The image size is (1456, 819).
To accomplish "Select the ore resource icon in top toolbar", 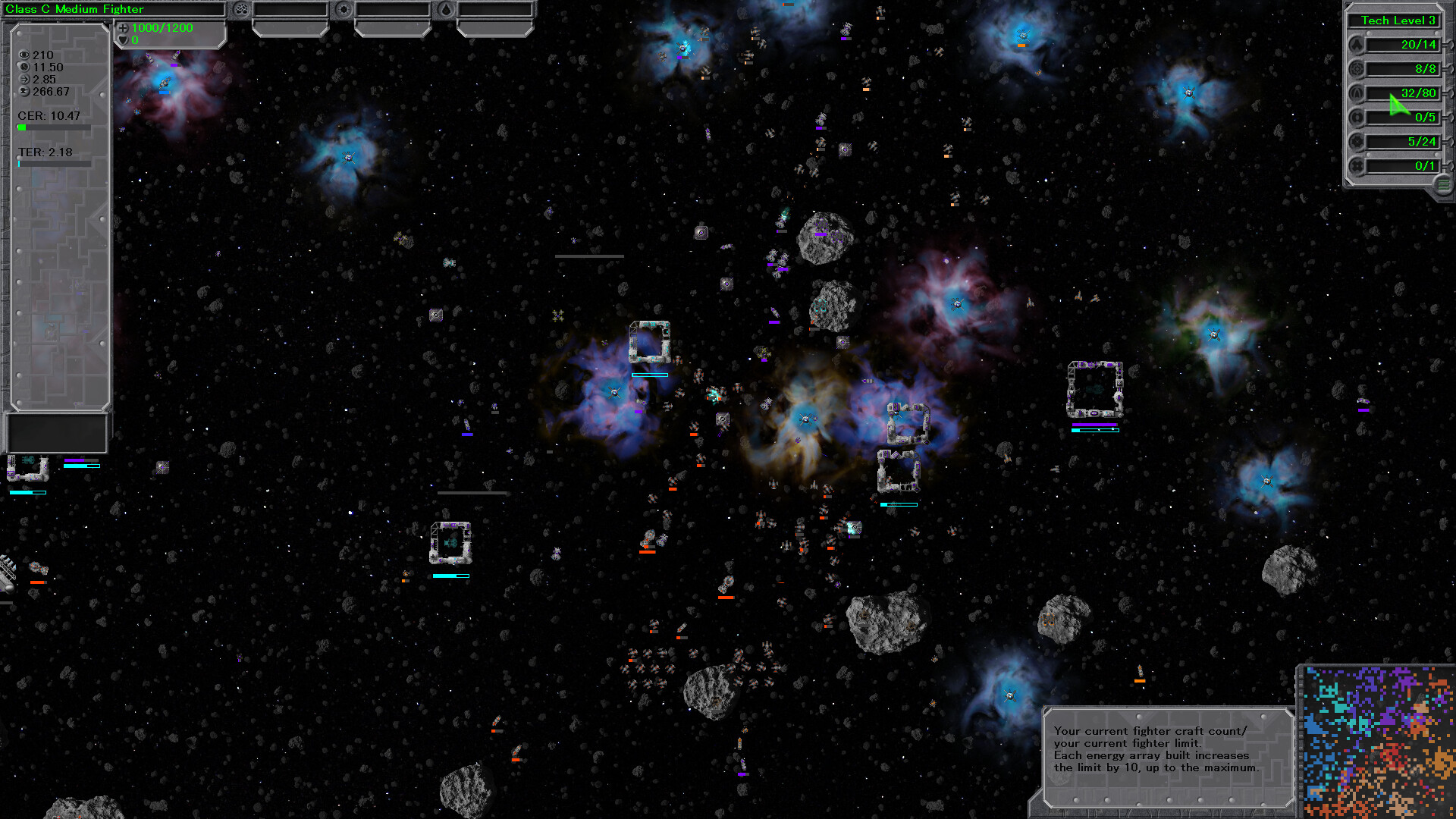I will click(241, 10).
